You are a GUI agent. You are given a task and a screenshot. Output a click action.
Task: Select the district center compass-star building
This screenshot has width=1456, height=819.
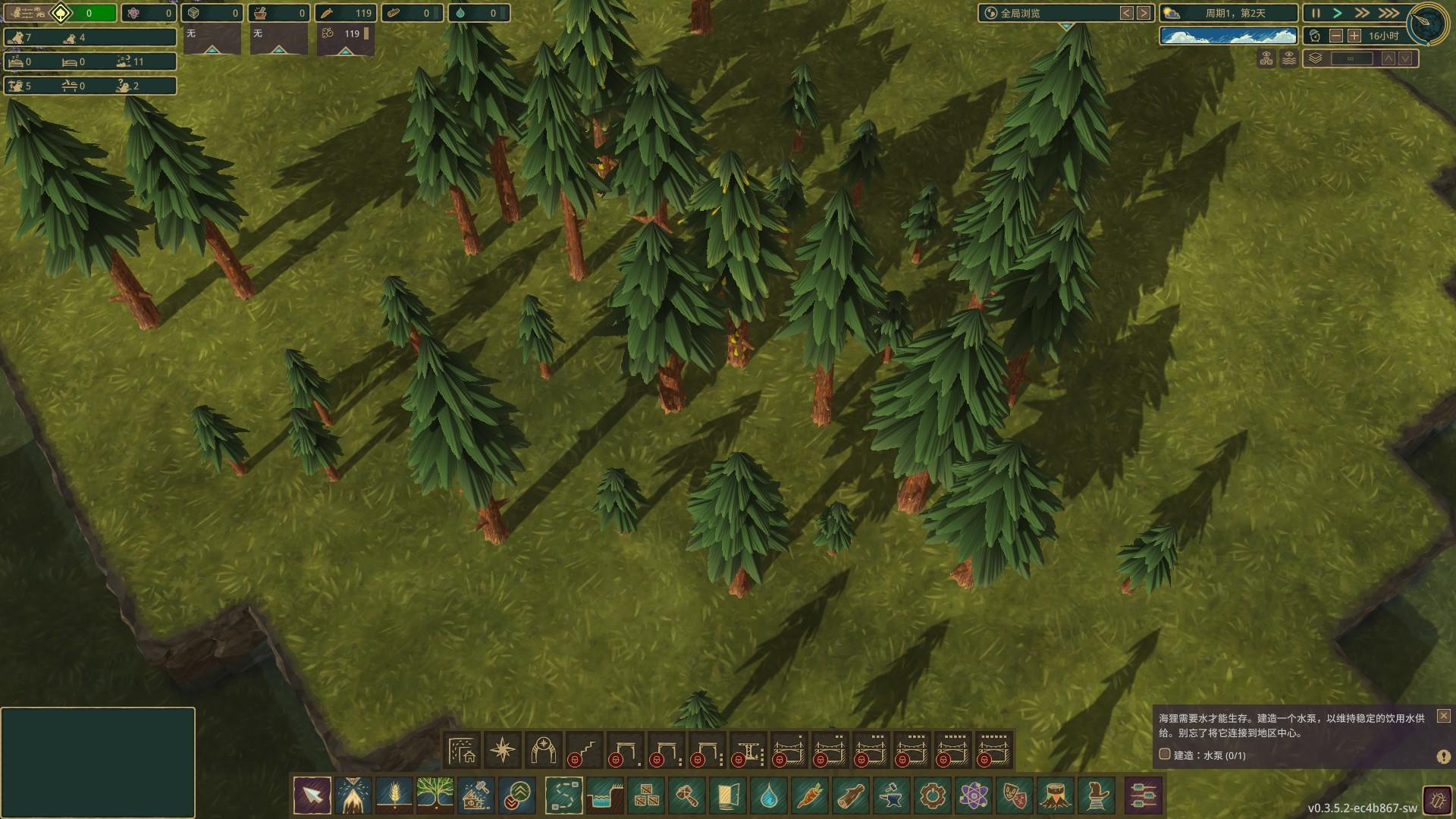click(x=503, y=751)
